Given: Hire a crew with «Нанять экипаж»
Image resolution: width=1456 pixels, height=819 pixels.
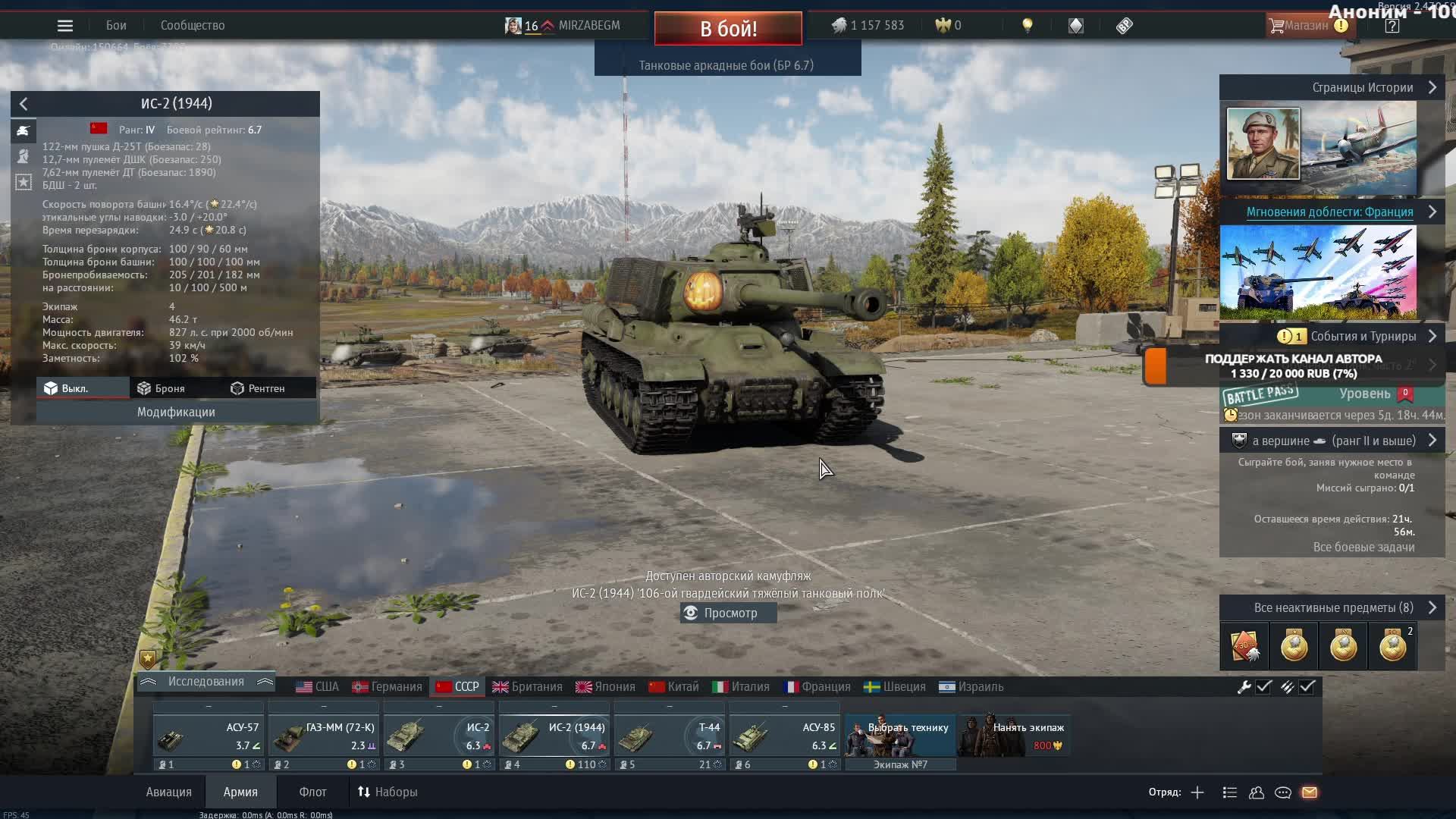Looking at the screenshot, I should (x=1015, y=736).
